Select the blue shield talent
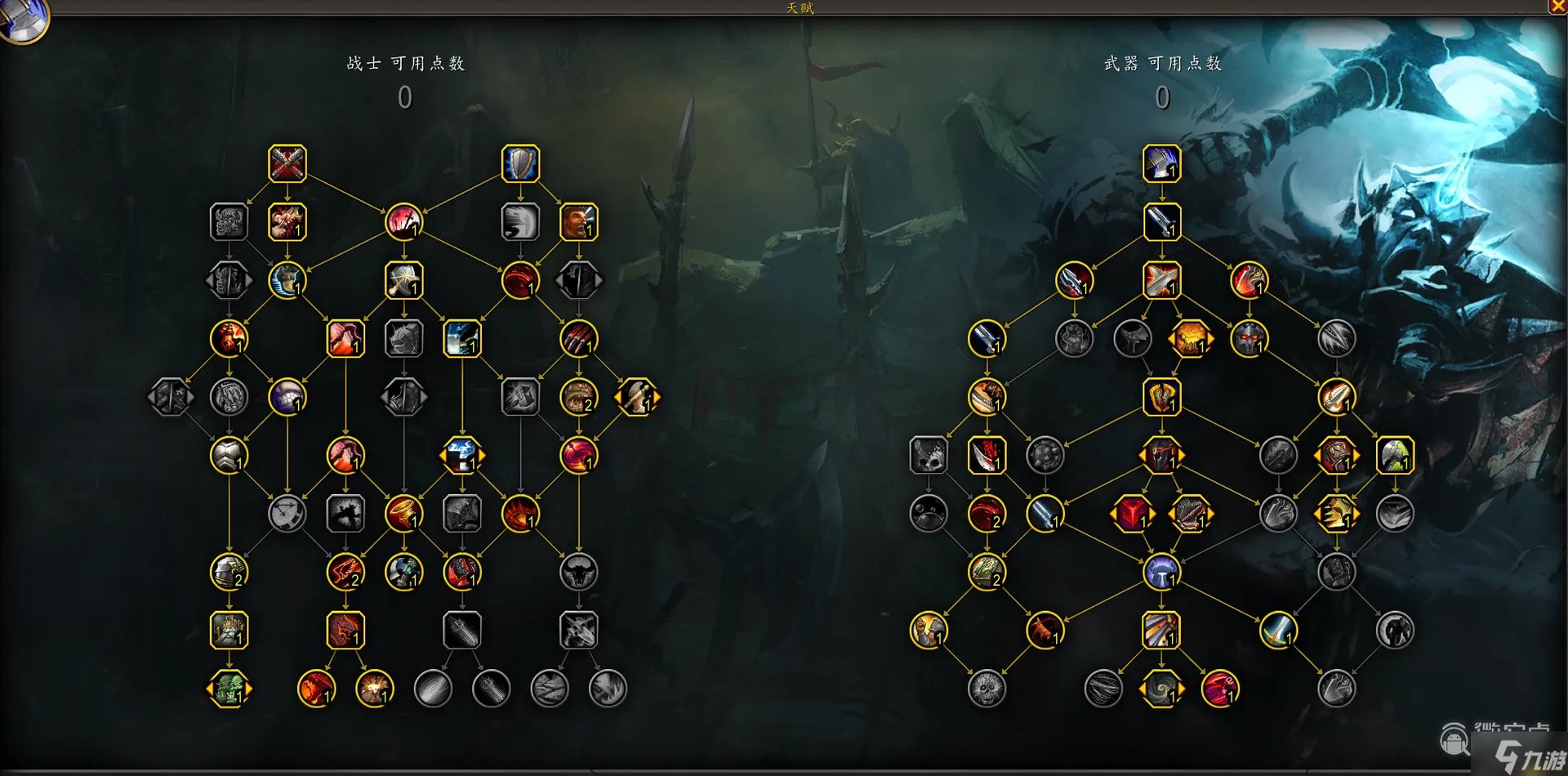 tap(521, 163)
